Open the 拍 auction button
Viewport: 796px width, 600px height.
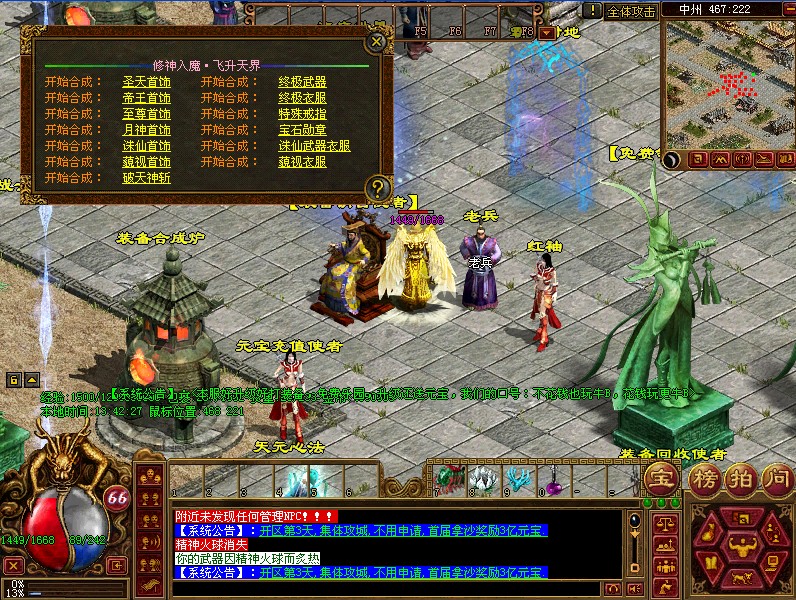tap(741, 477)
